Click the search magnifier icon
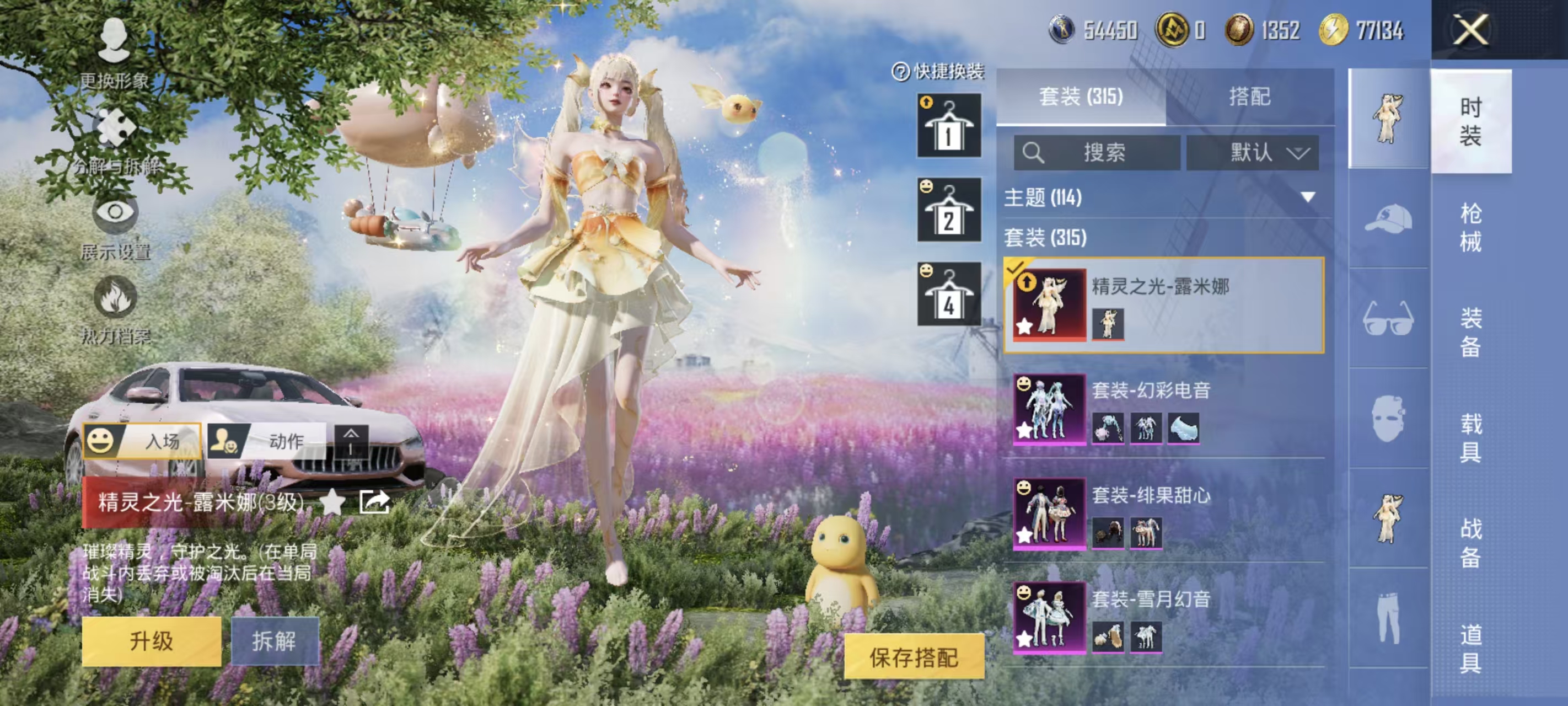The image size is (1568, 706). click(x=1035, y=153)
